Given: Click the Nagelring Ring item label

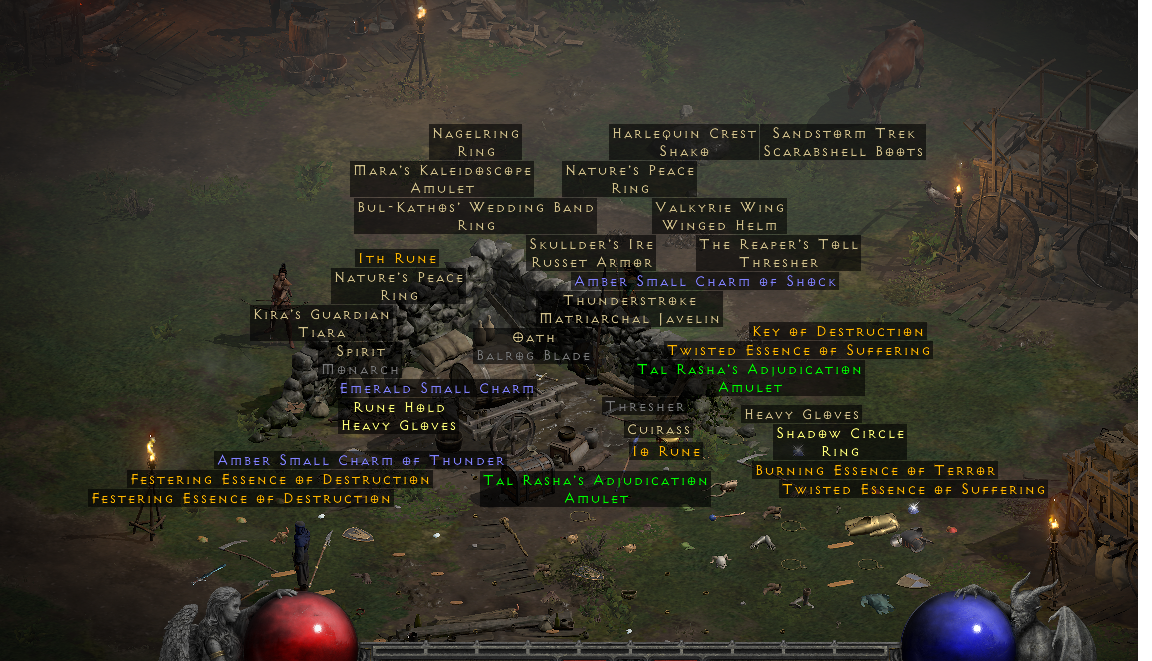Looking at the screenshot, I should (x=476, y=142).
